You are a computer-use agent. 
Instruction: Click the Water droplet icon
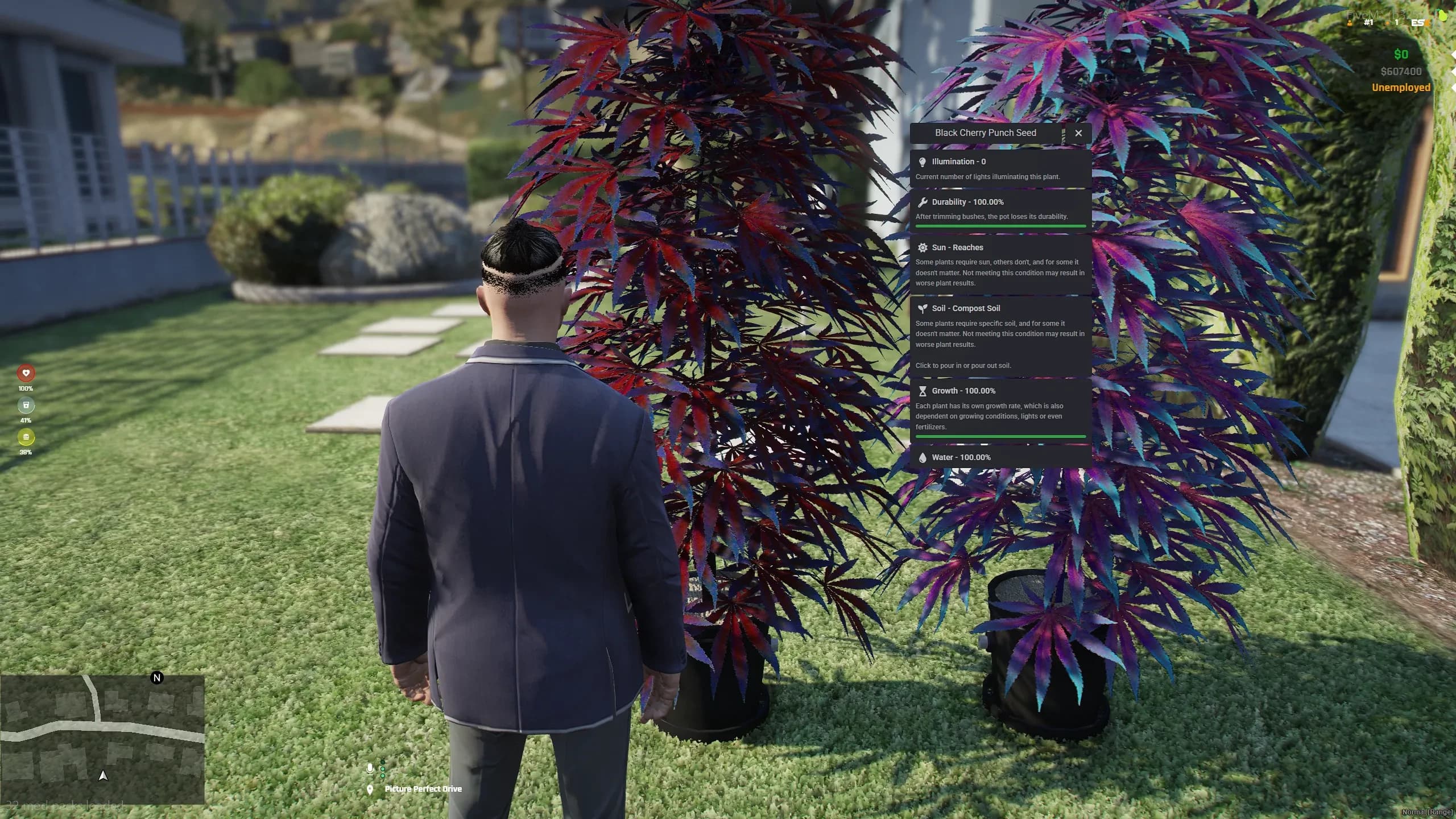coord(923,457)
